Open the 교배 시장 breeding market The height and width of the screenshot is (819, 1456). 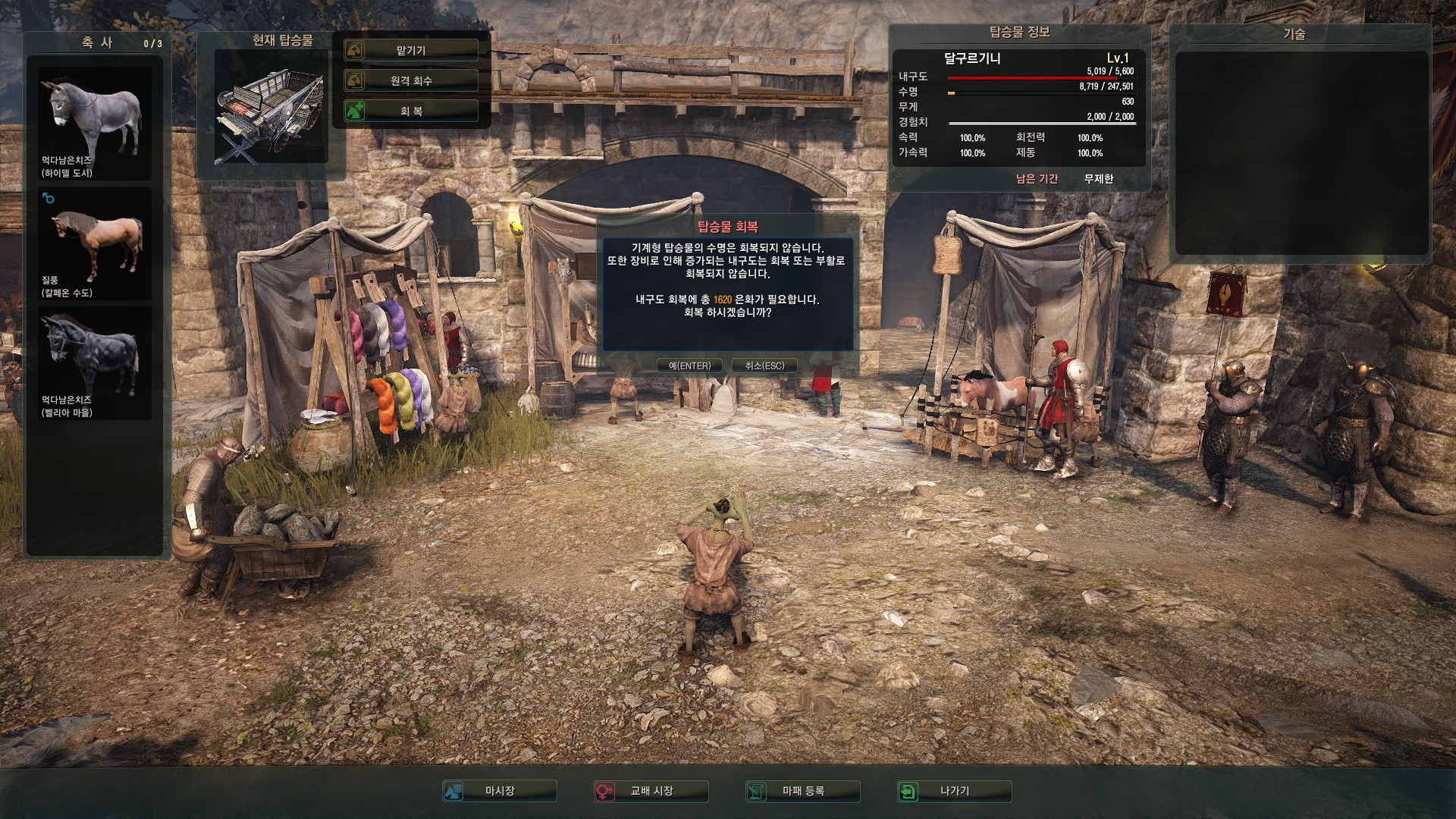pyautogui.click(x=651, y=791)
